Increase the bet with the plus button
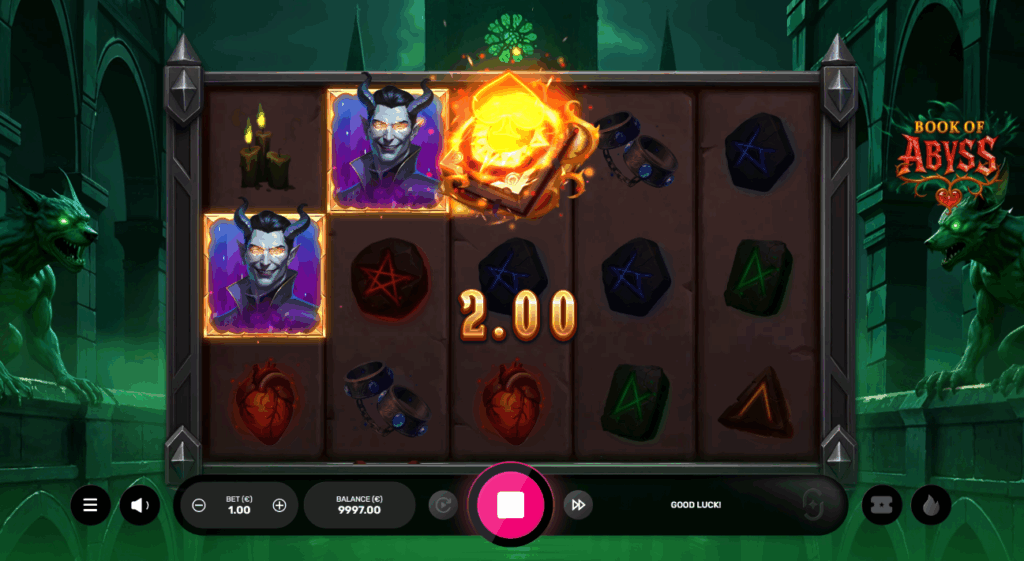Image resolution: width=1024 pixels, height=561 pixels. (279, 505)
